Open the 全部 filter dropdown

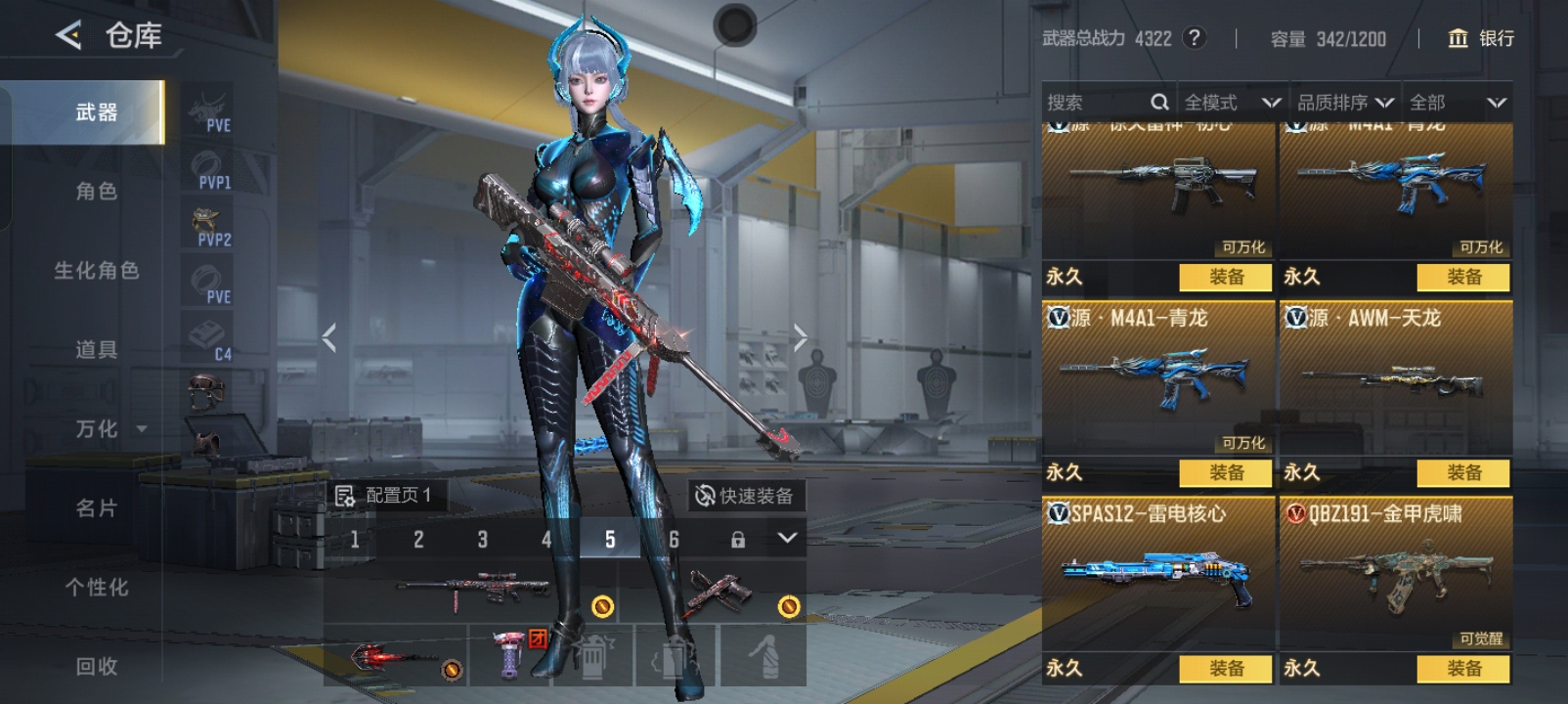click(x=1457, y=103)
